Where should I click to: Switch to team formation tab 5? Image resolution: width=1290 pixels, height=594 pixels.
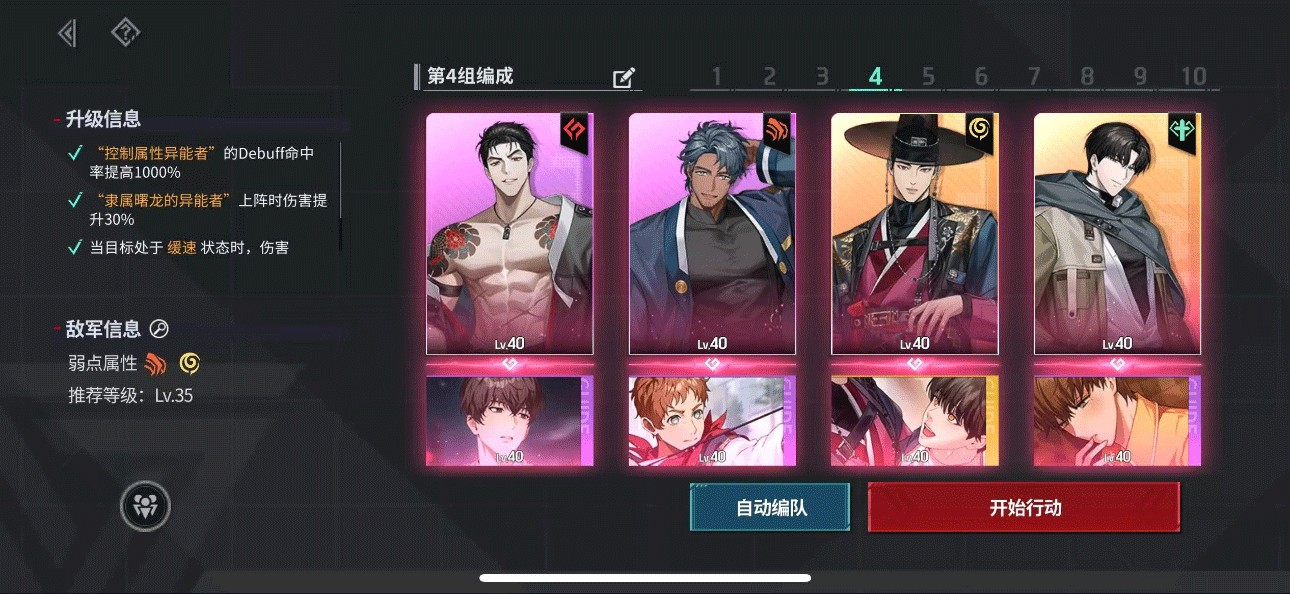click(928, 77)
